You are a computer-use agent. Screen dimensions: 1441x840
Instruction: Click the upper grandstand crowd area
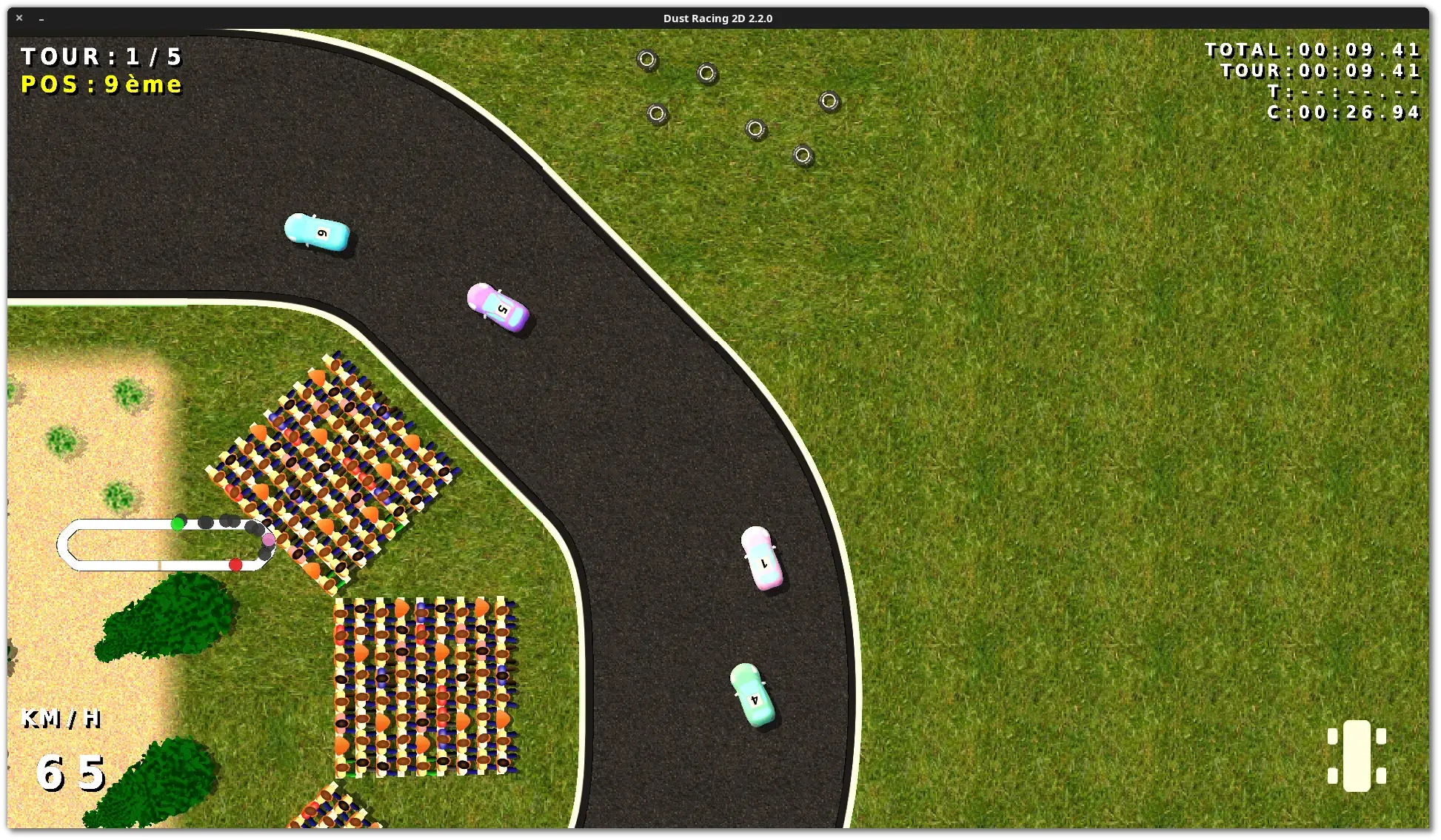333,466
